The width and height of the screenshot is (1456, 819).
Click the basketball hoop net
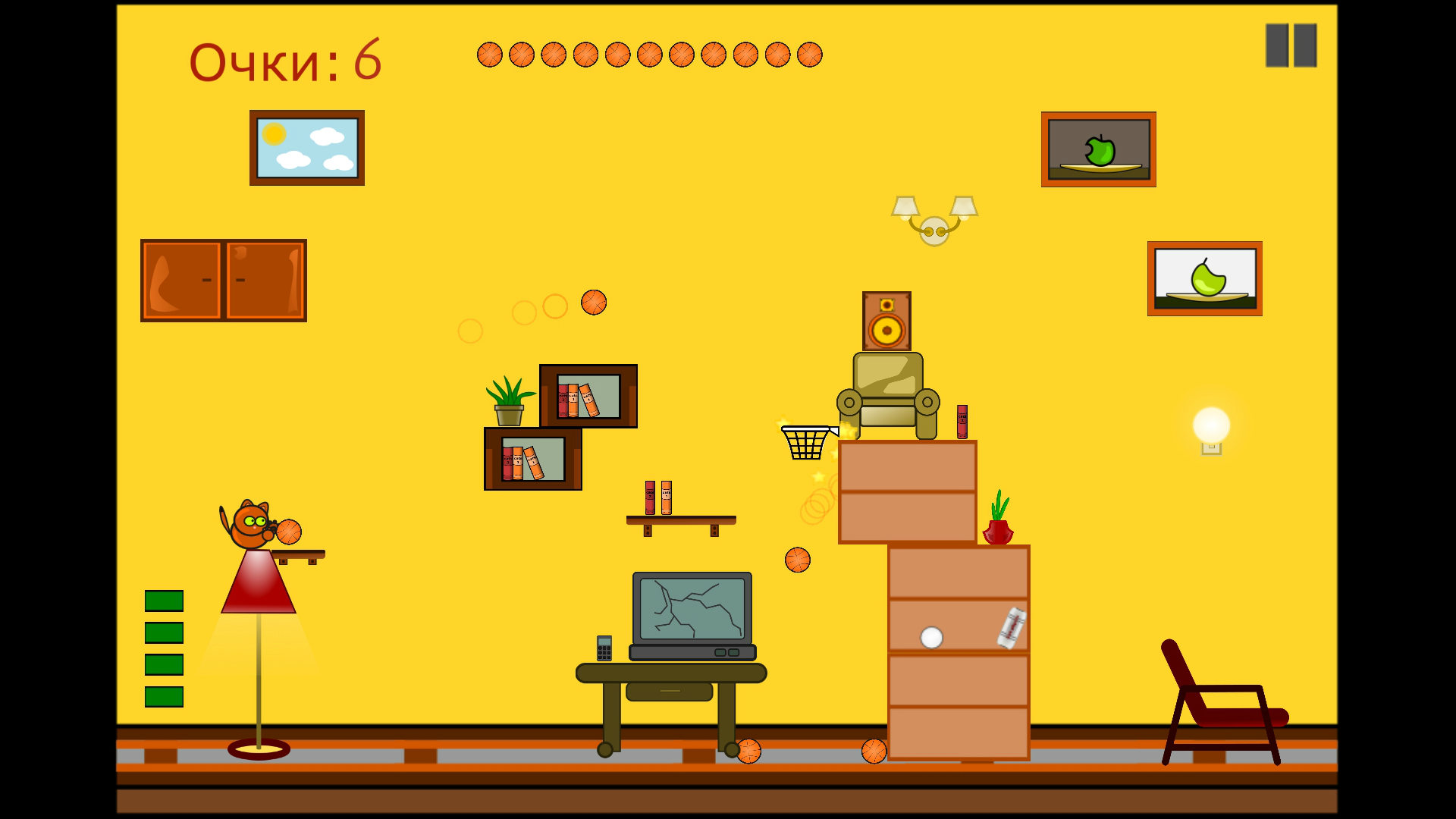(x=805, y=444)
